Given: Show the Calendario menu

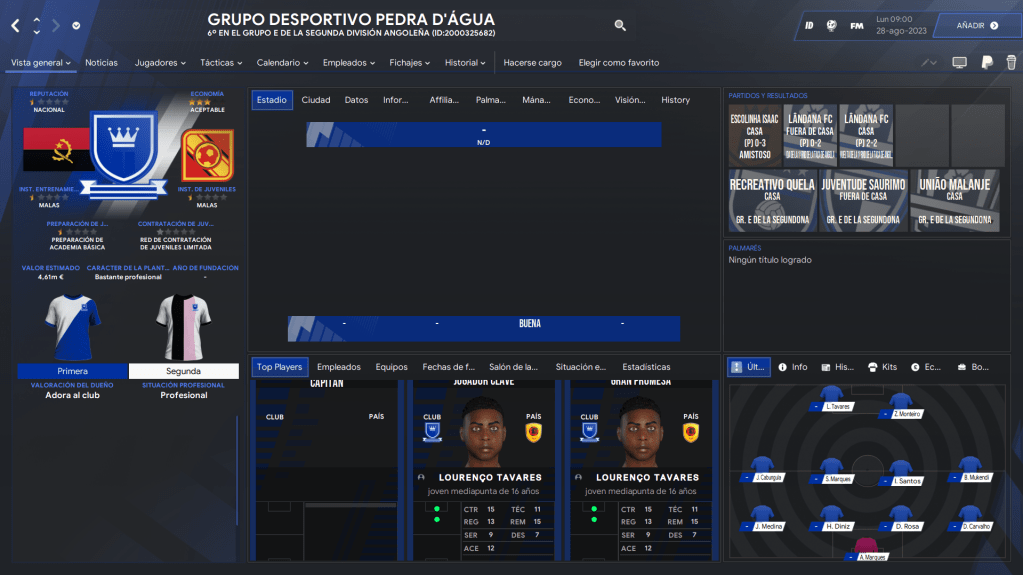Looking at the screenshot, I should coord(283,63).
